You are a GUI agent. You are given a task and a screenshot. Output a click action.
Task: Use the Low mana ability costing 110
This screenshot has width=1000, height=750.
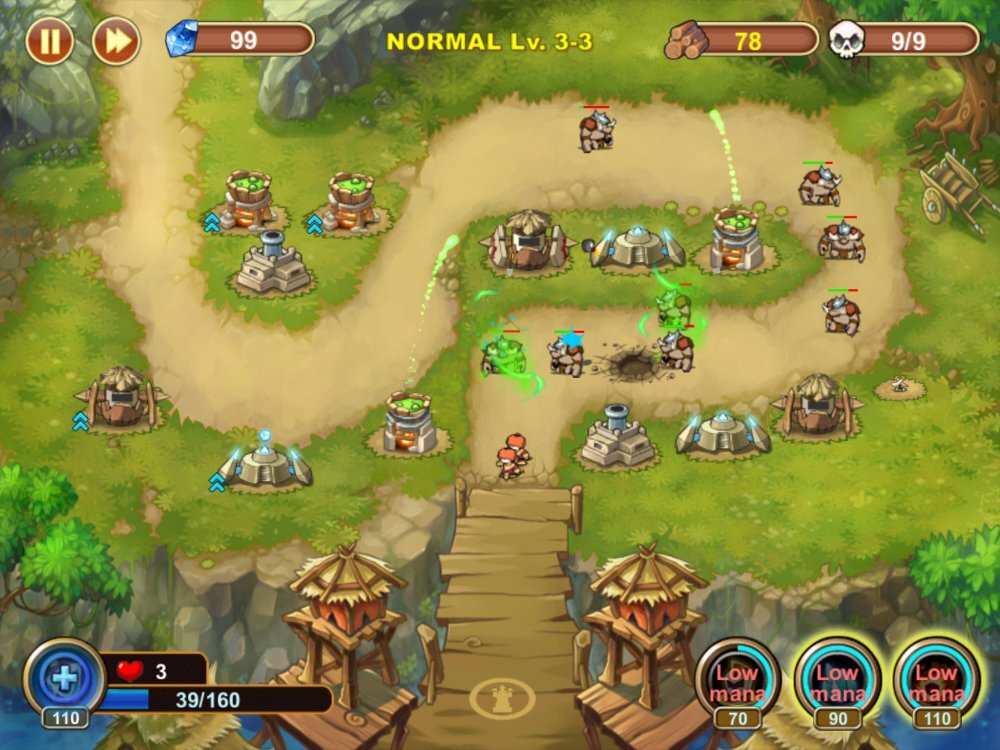pyautogui.click(x=936, y=680)
